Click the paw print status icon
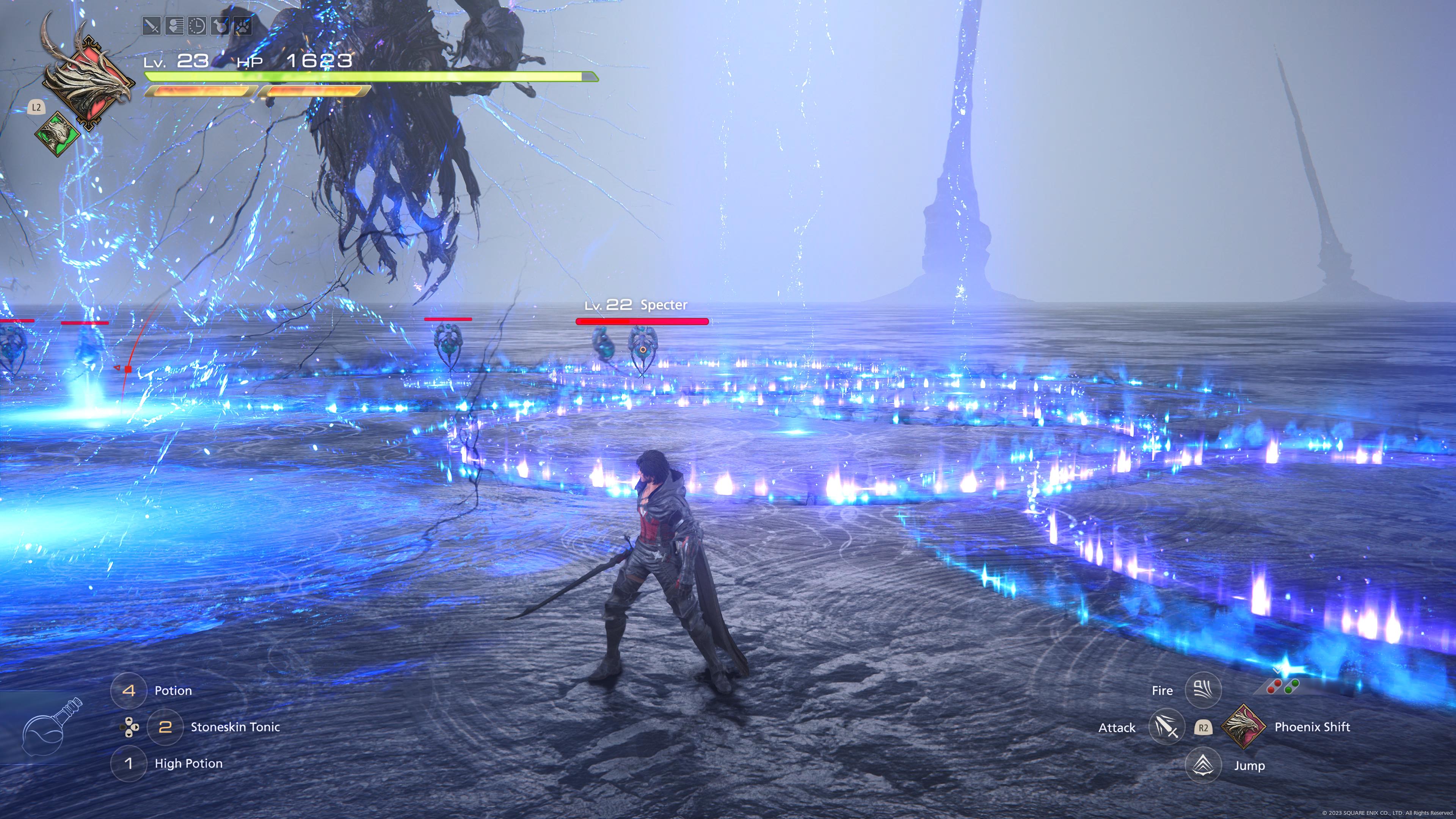This screenshot has height=819, width=1456. coord(242,26)
